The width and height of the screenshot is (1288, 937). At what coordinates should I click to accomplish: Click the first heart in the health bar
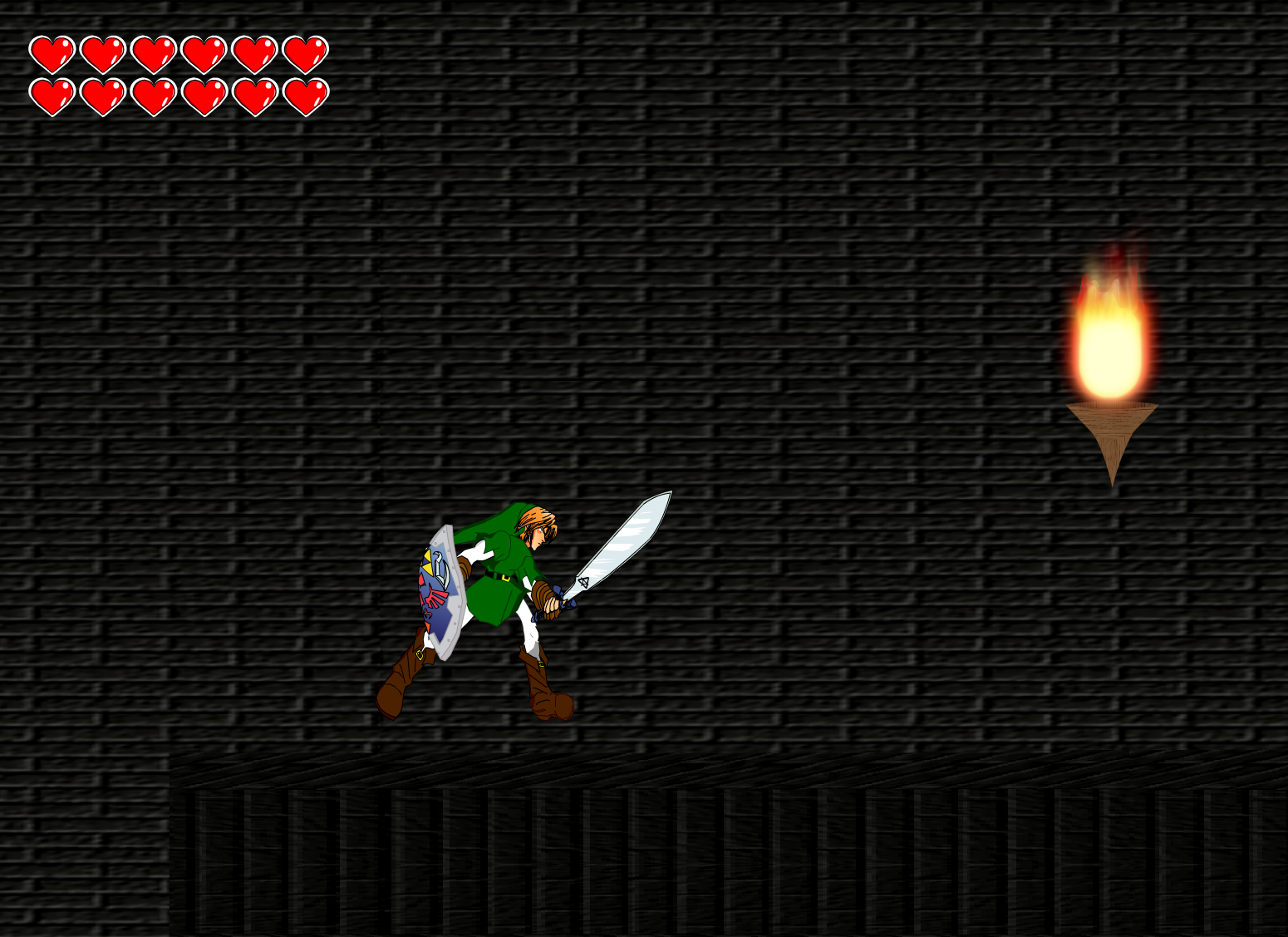coord(52,53)
